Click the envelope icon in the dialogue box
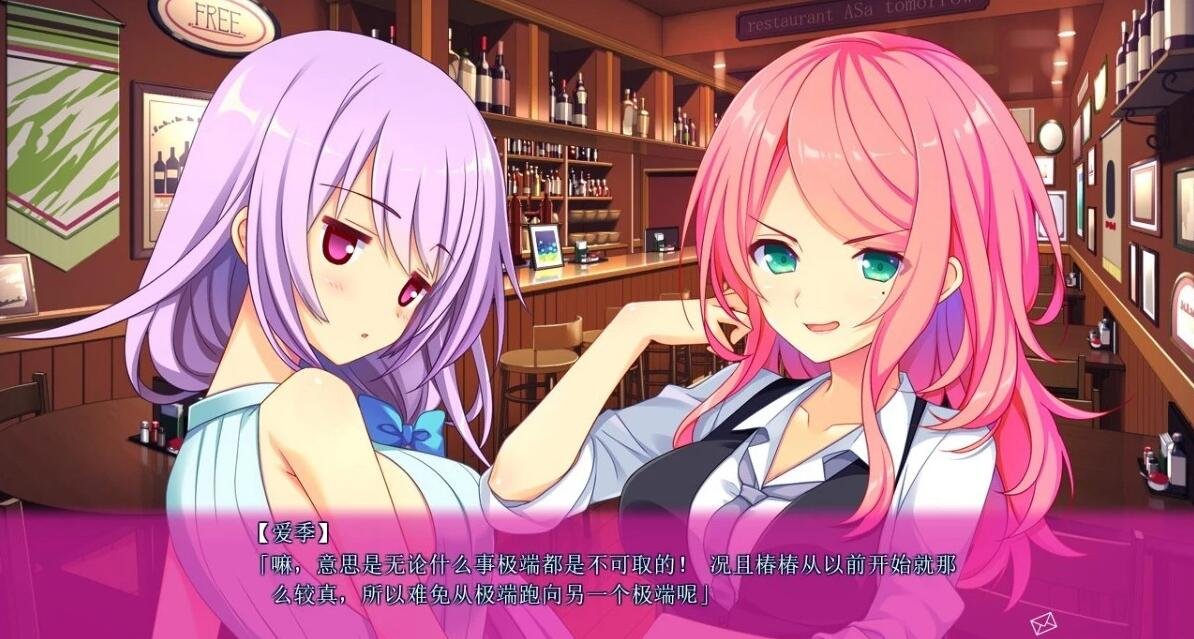The image size is (1194, 639). click(x=1044, y=622)
